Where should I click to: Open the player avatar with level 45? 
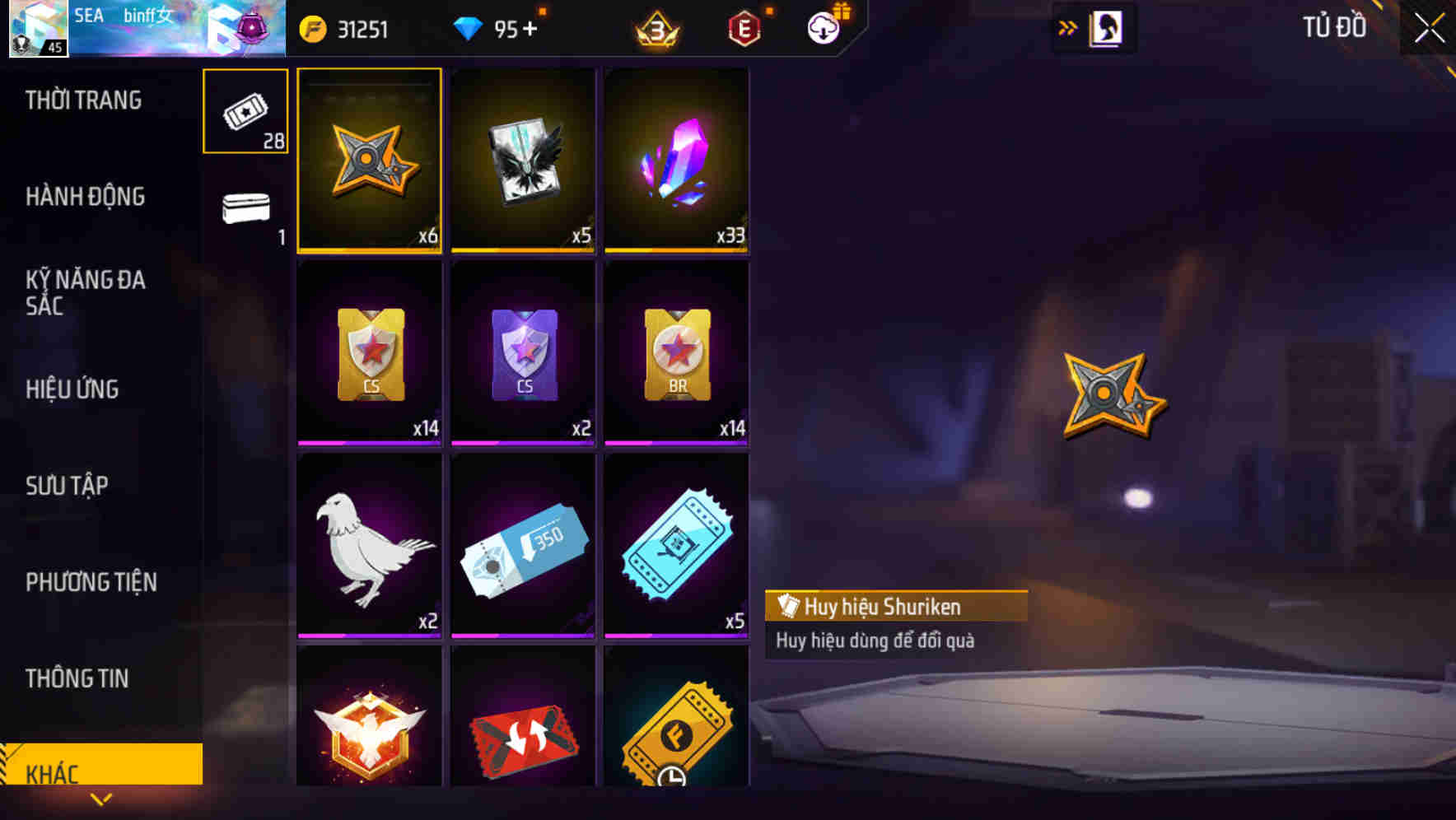pos(36,28)
